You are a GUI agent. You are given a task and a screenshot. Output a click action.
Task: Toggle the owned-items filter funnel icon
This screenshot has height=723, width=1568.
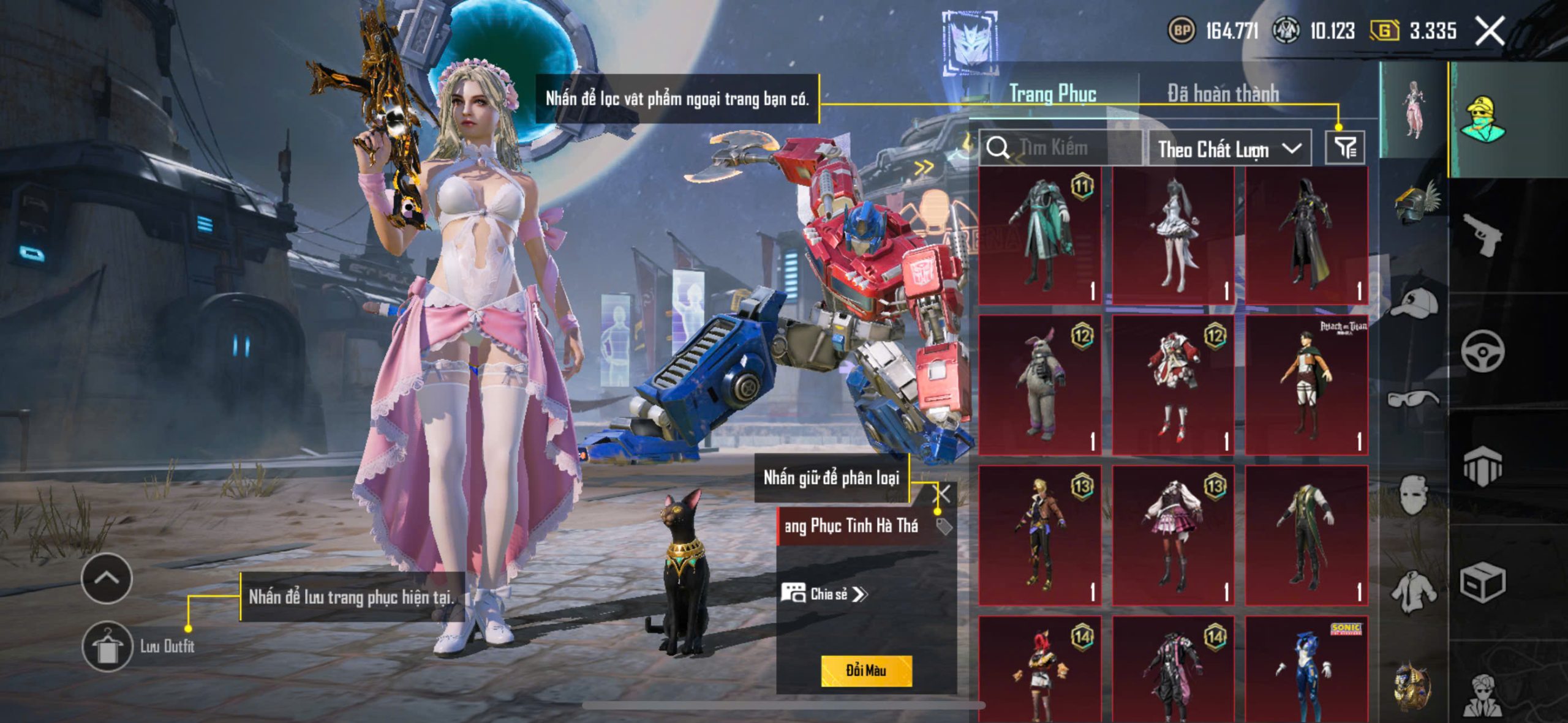point(1345,148)
